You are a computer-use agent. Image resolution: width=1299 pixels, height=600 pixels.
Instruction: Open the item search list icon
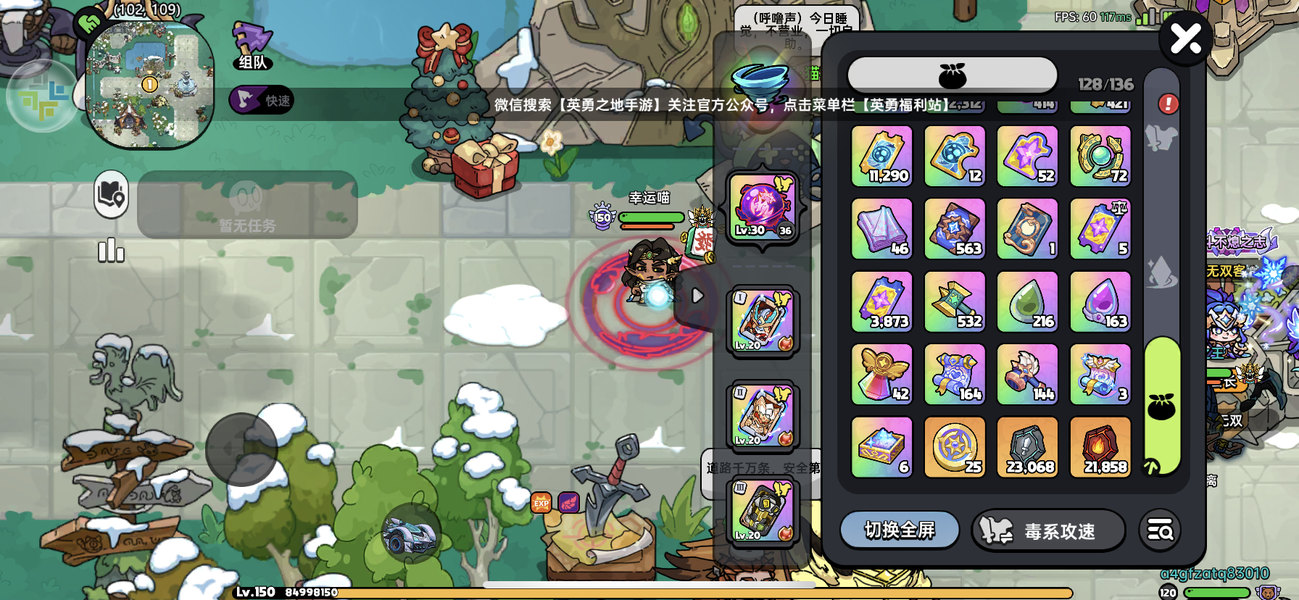[x=1160, y=531]
